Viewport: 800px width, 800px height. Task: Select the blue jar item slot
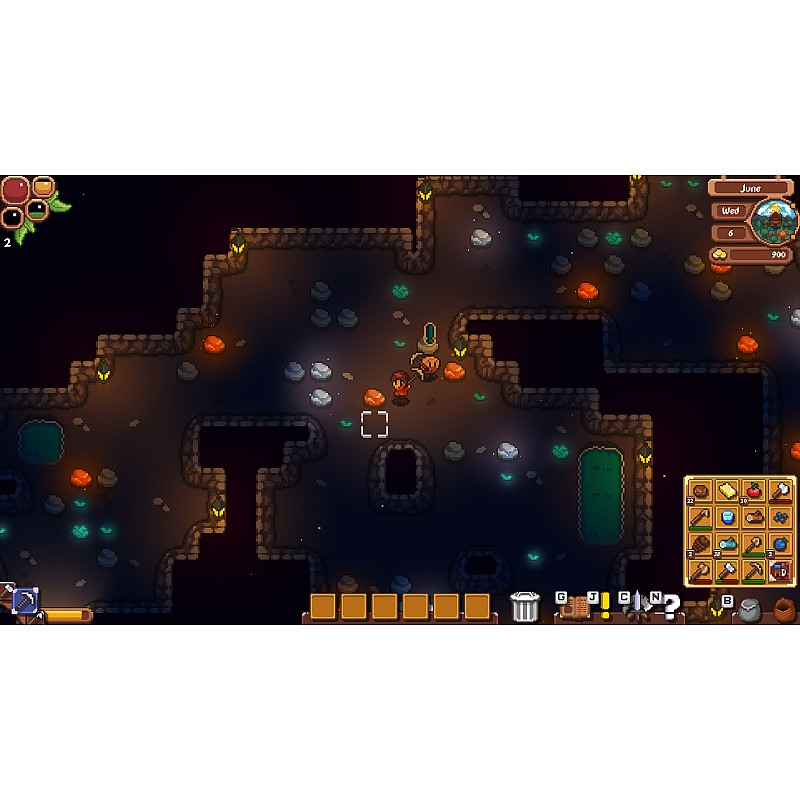point(727,518)
